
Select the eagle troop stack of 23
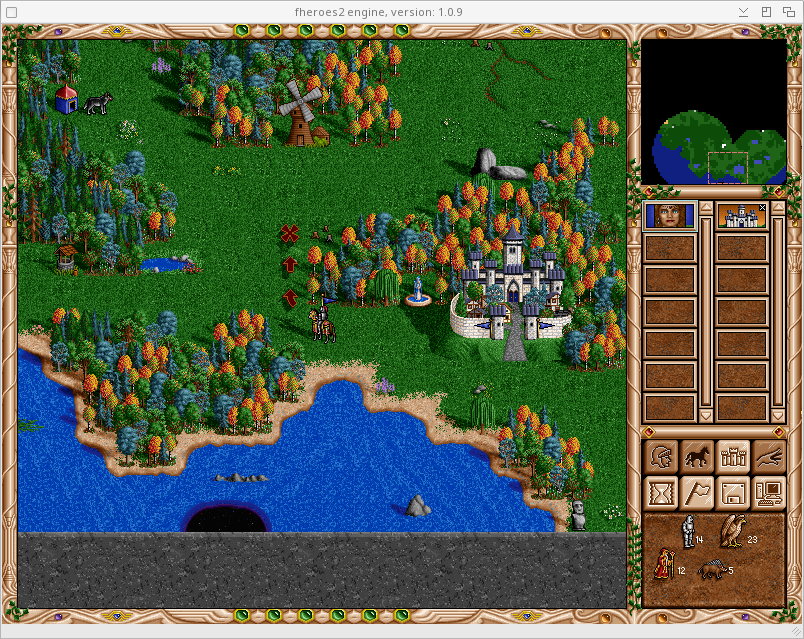pyautogui.click(x=737, y=531)
